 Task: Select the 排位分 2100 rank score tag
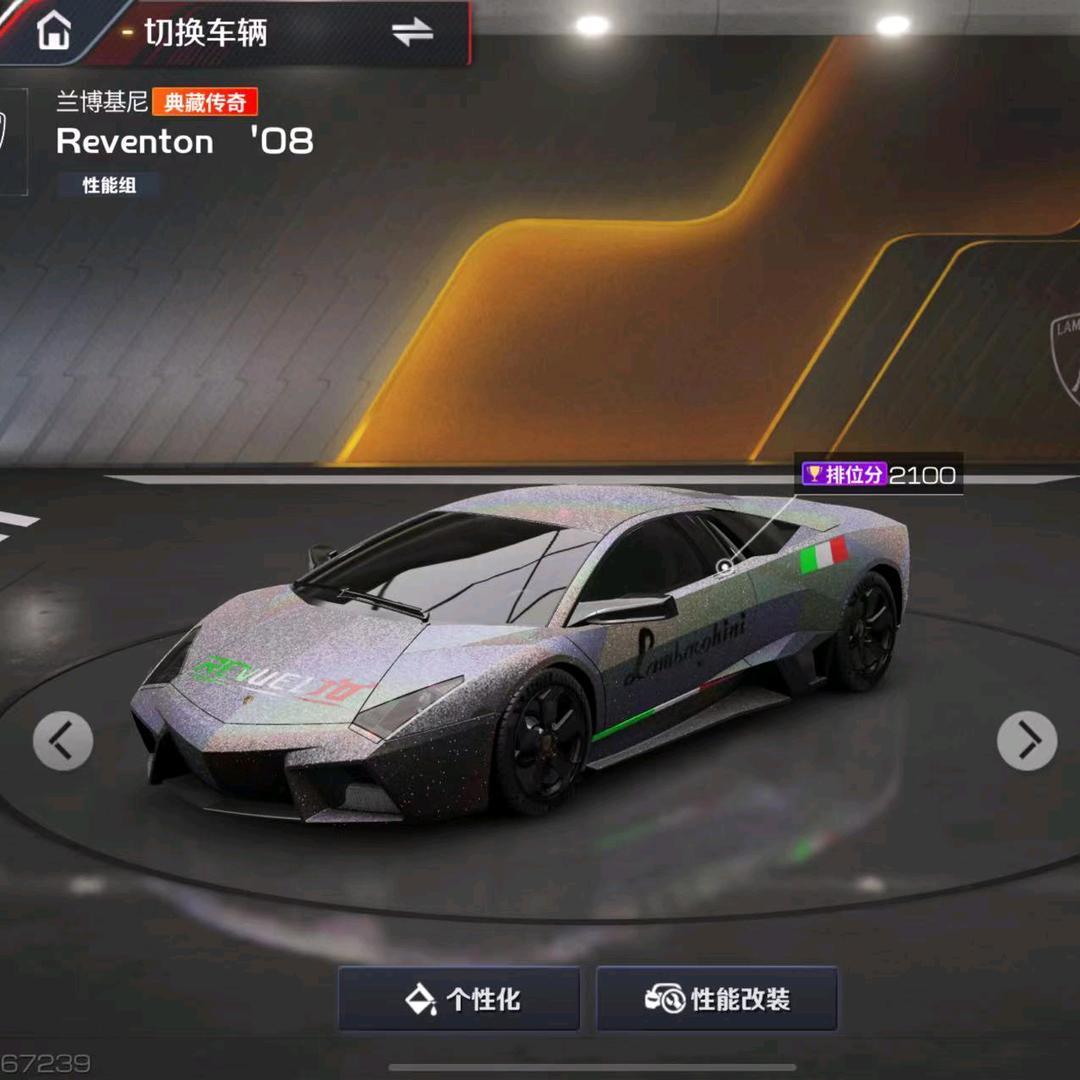point(880,475)
